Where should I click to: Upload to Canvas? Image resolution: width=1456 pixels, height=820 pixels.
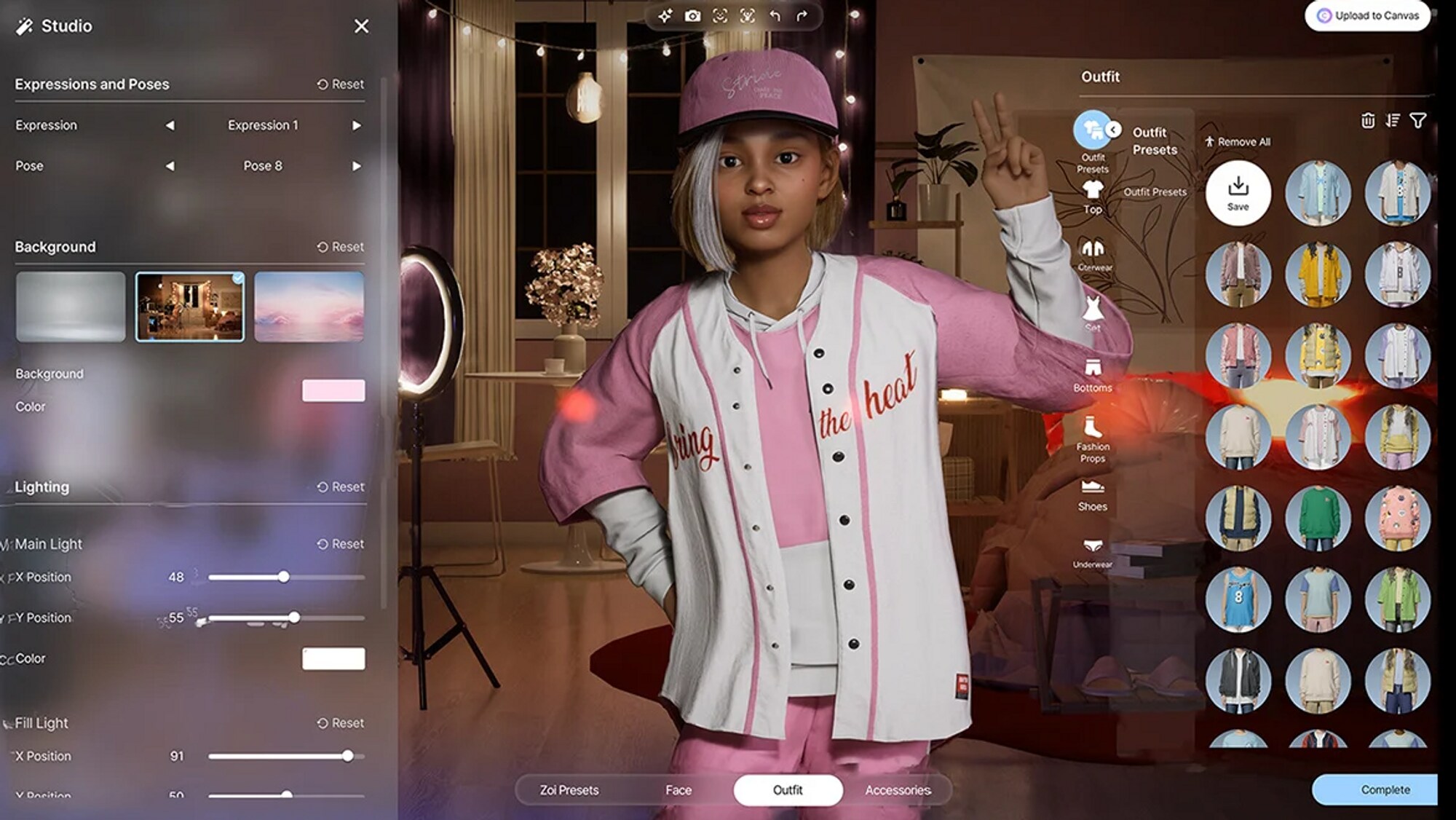click(1367, 16)
